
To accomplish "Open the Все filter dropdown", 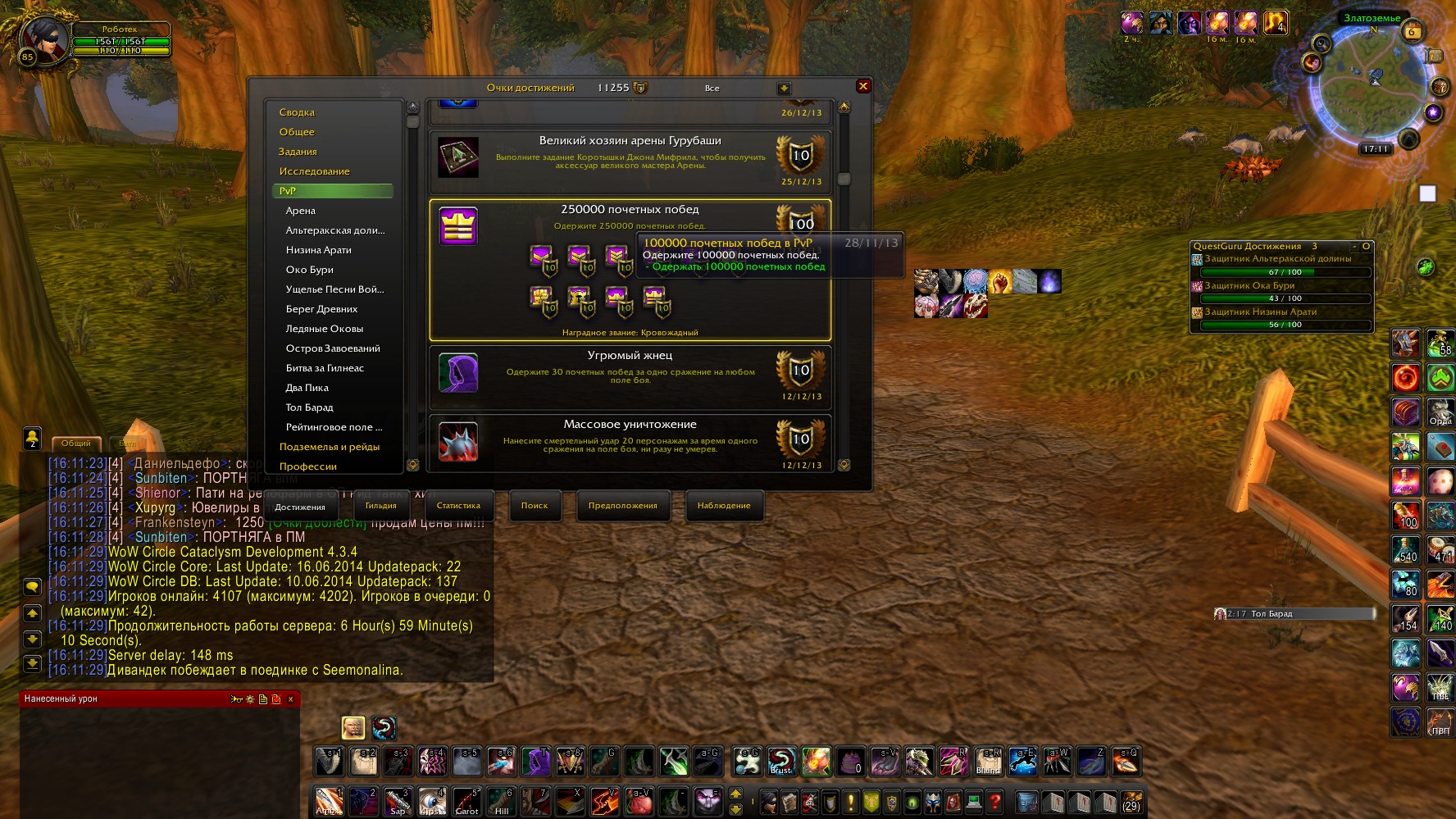I will tap(784, 88).
